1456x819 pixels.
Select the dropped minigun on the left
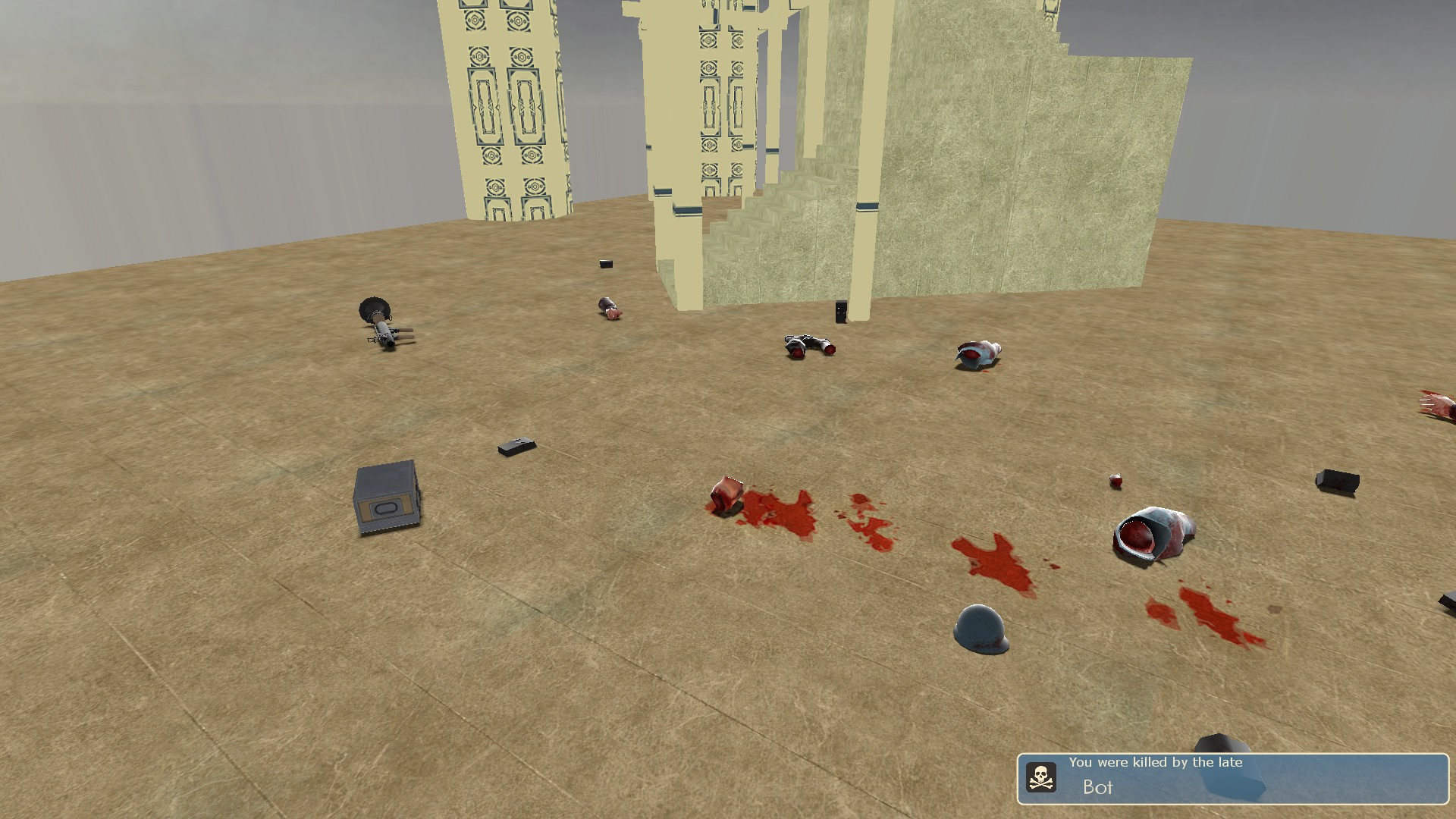pos(383,322)
